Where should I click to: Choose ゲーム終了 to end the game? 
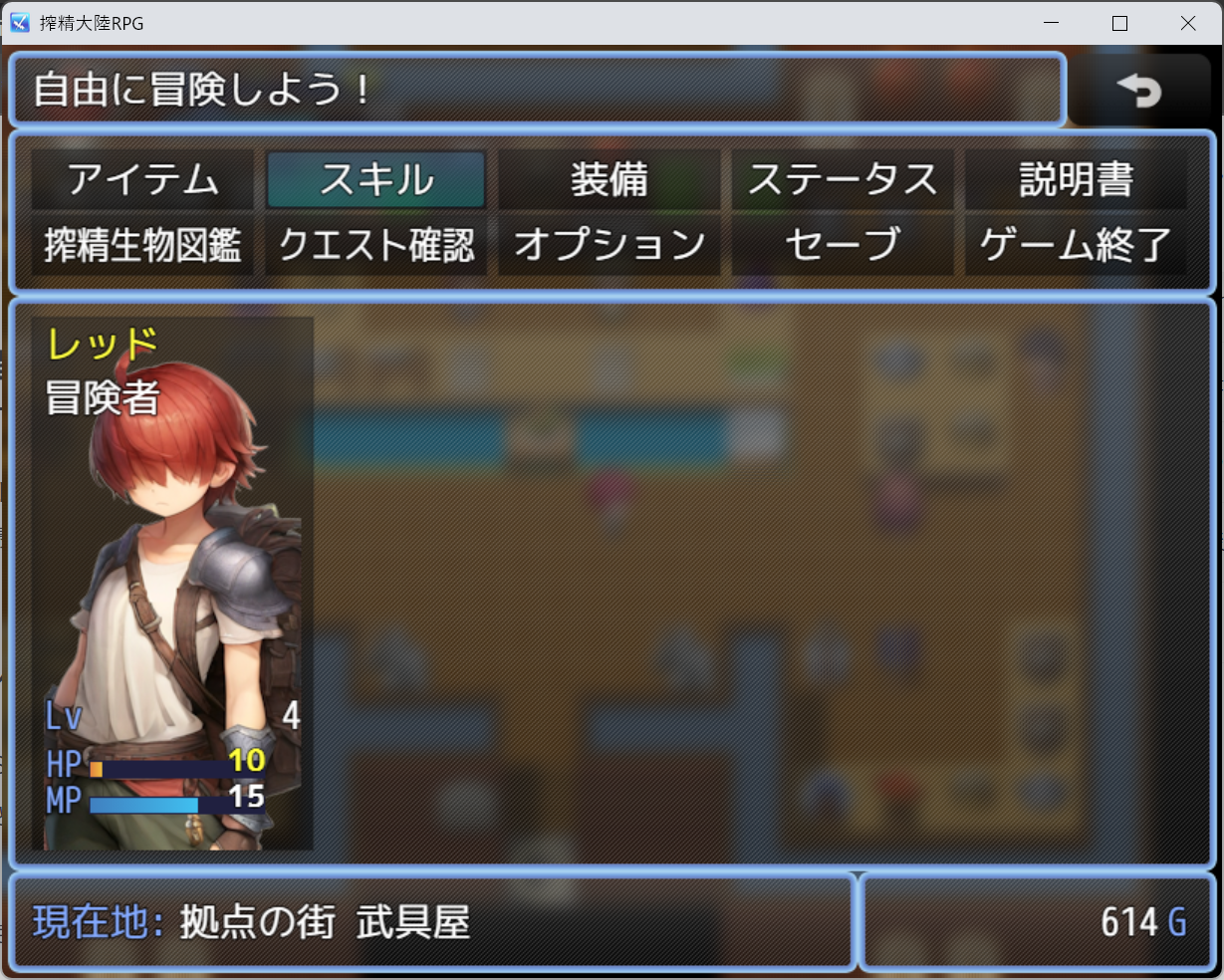tap(1076, 245)
